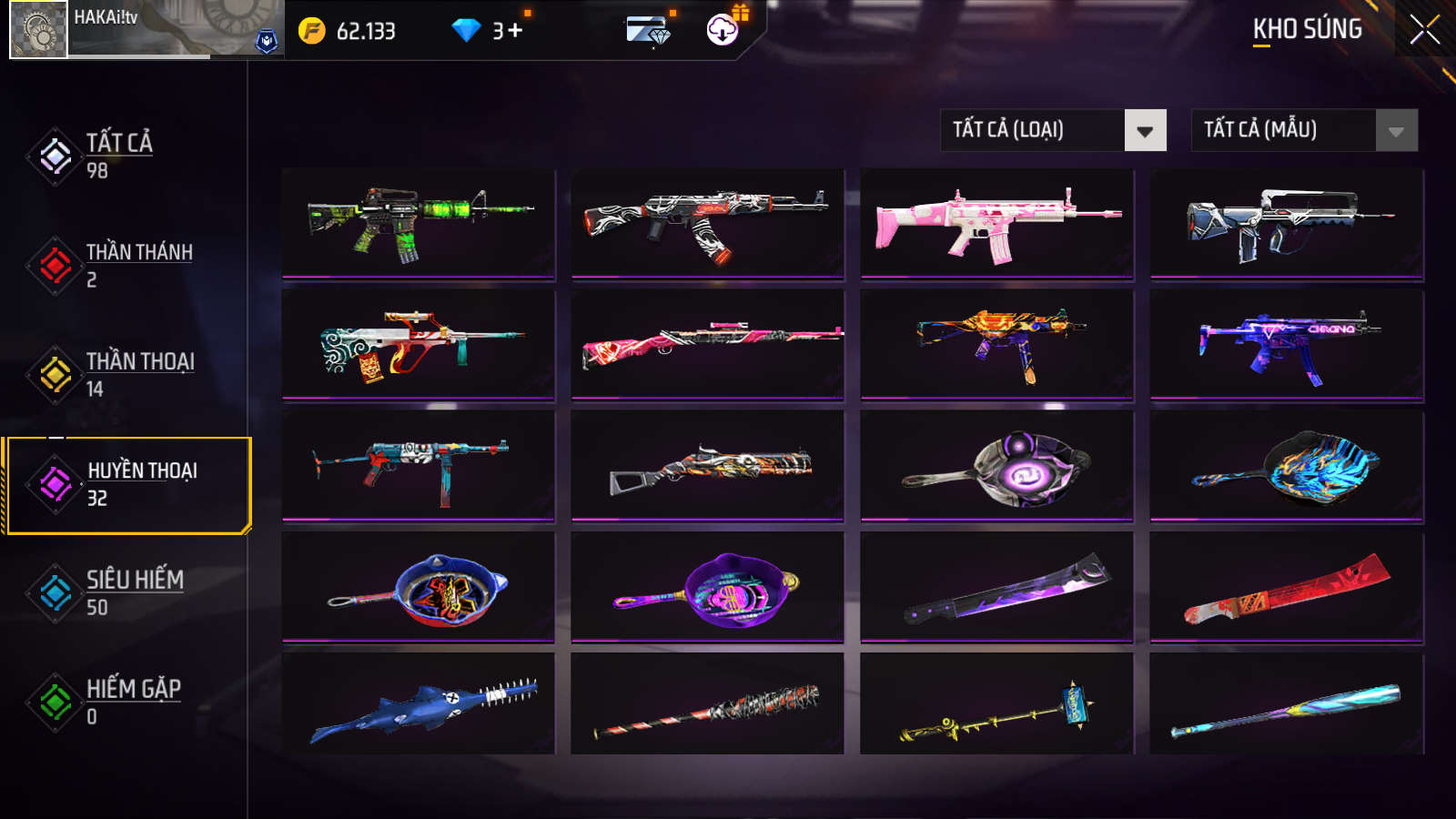Screen dimensions: 1456x819
Task: Choose the blue sawshark melee skin
Action: pyautogui.click(x=419, y=705)
